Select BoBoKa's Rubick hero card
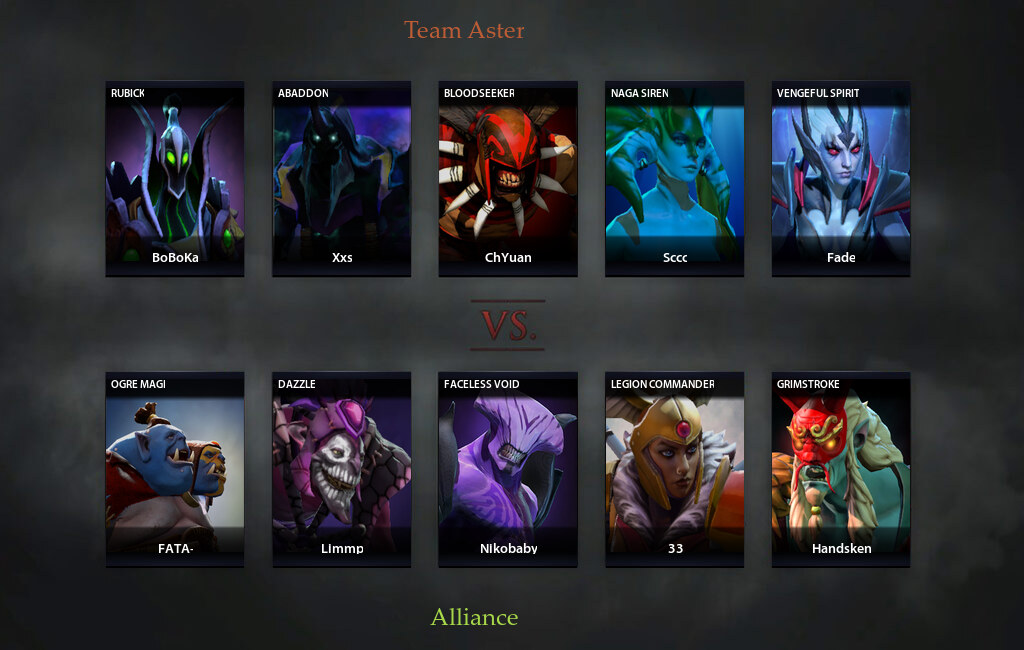Image resolution: width=1024 pixels, height=650 pixels. coord(175,178)
